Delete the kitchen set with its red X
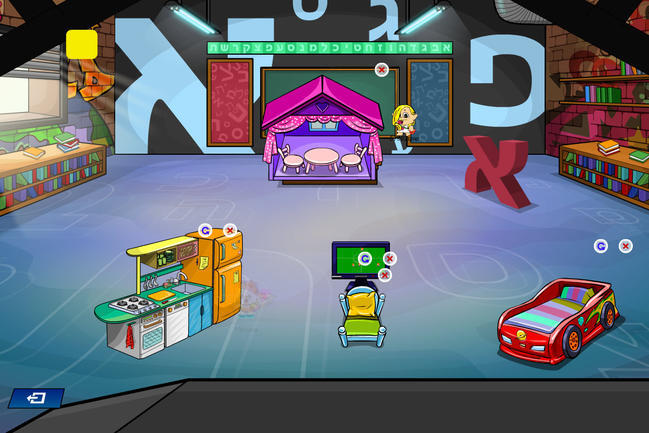649x433 pixels. click(x=230, y=230)
